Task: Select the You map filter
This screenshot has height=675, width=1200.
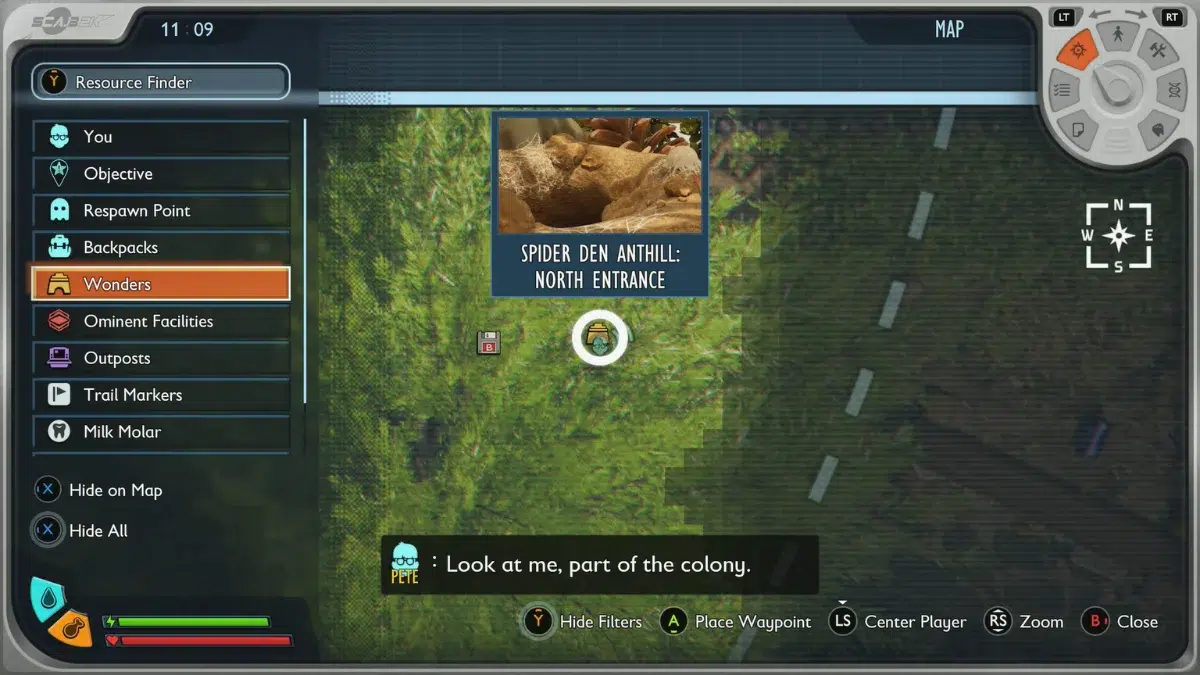Action: click(x=160, y=137)
